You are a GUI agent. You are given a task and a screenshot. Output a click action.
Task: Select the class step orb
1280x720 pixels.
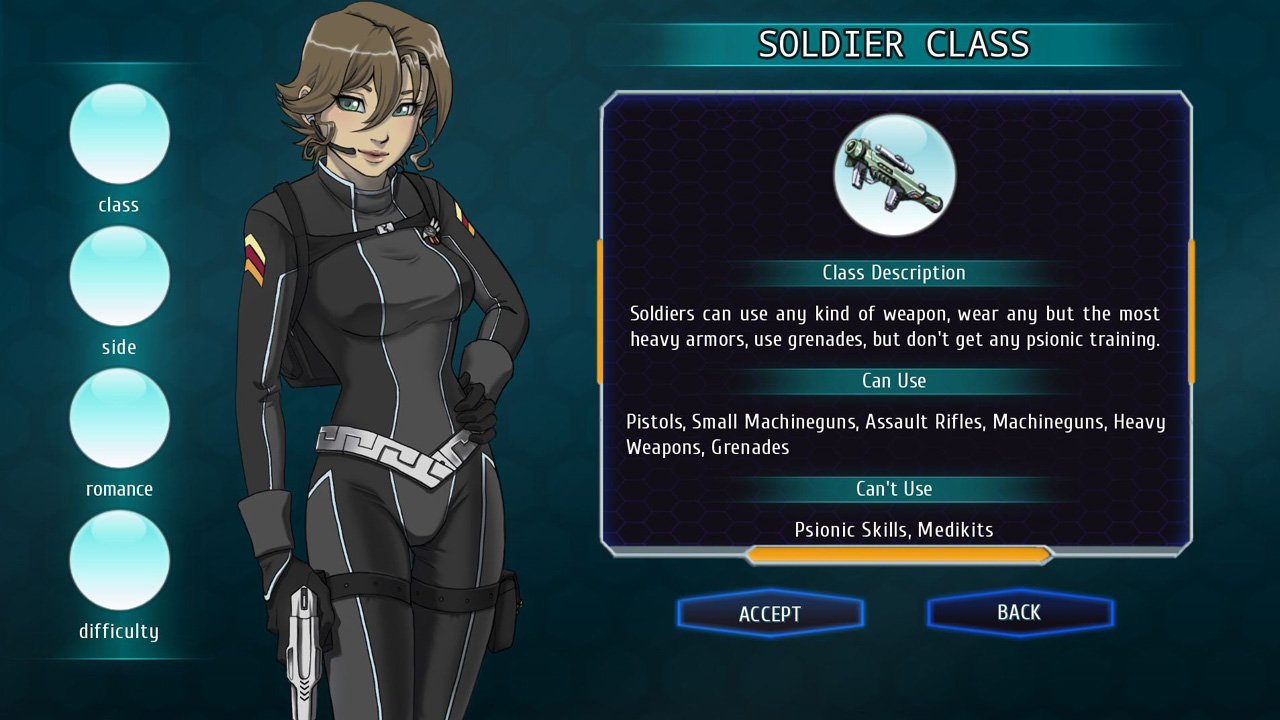pyautogui.click(x=119, y=134)
